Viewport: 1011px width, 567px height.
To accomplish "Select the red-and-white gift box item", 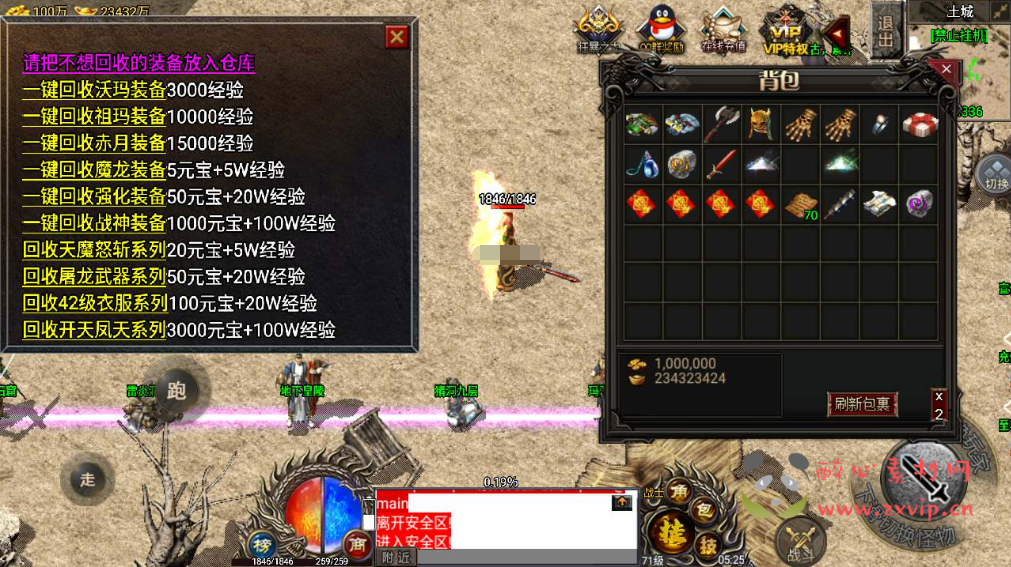I will (918, 125).
